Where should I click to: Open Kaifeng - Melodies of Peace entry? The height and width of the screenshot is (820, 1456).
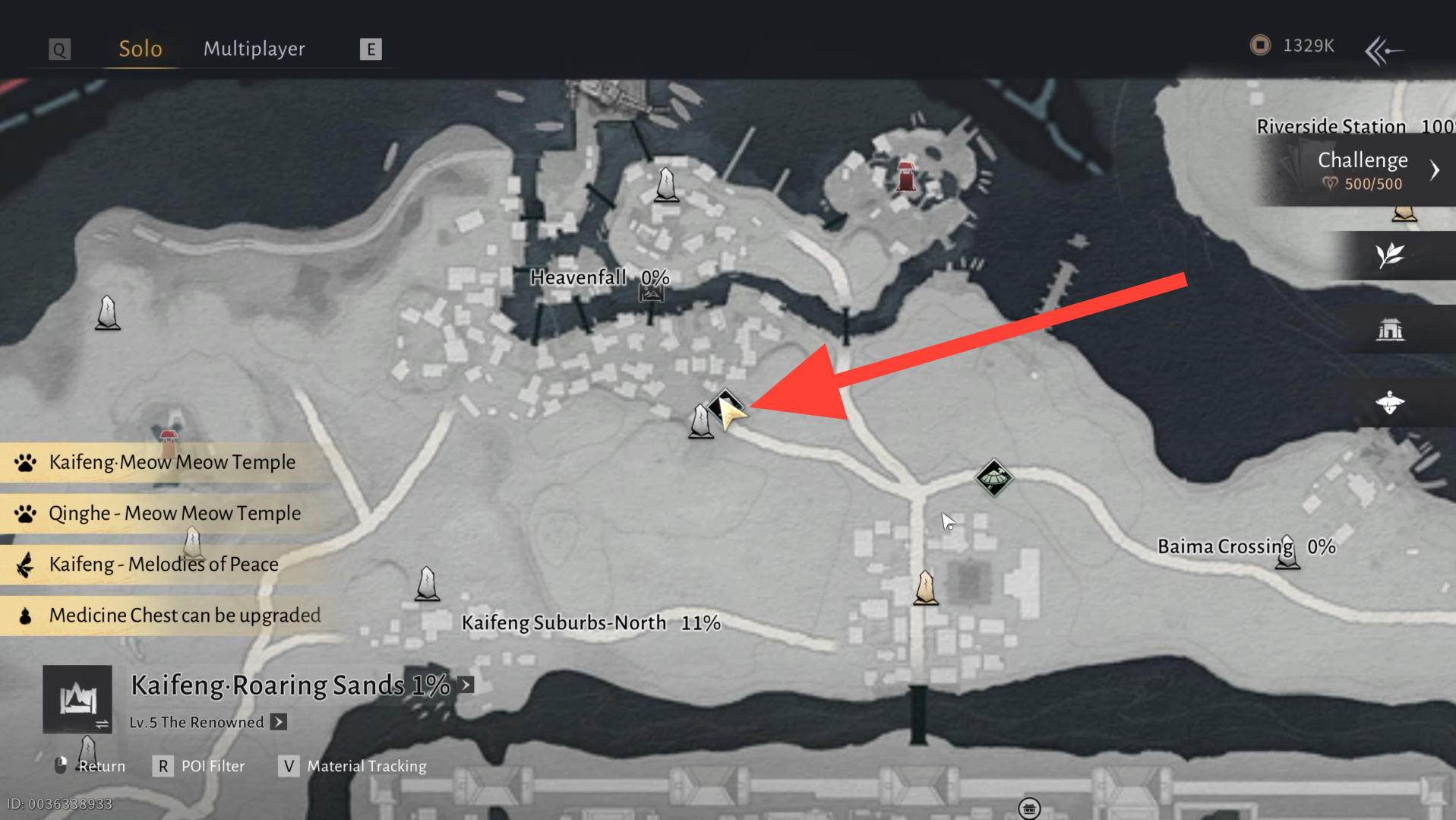coord(163,564)
